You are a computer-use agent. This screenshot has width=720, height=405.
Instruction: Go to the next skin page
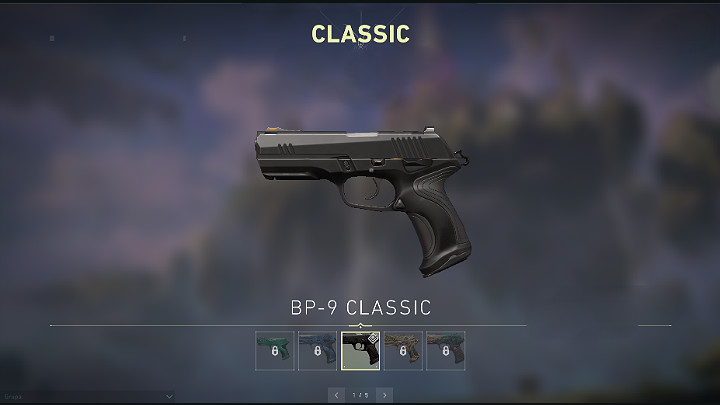384,395
